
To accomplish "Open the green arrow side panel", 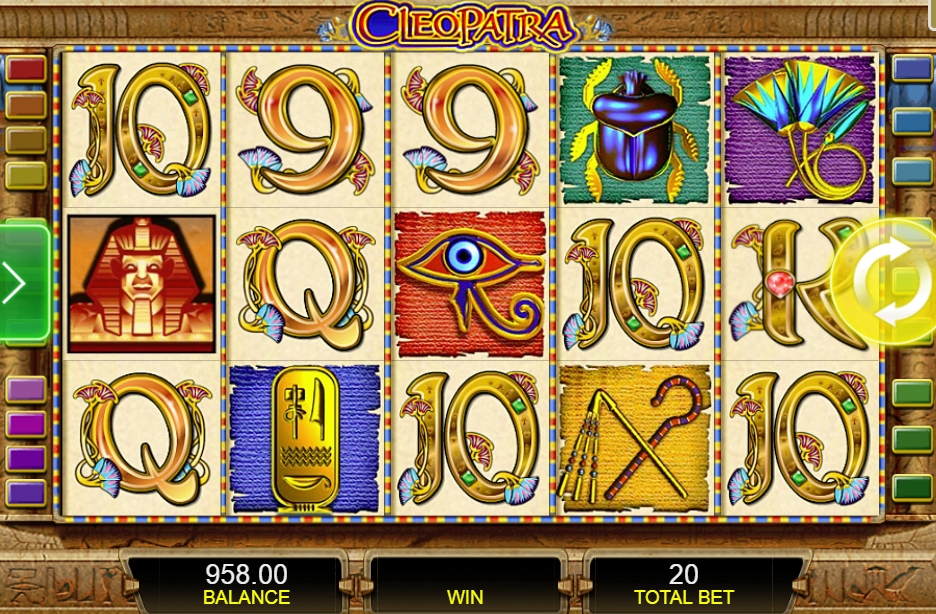I will (20, 284).
